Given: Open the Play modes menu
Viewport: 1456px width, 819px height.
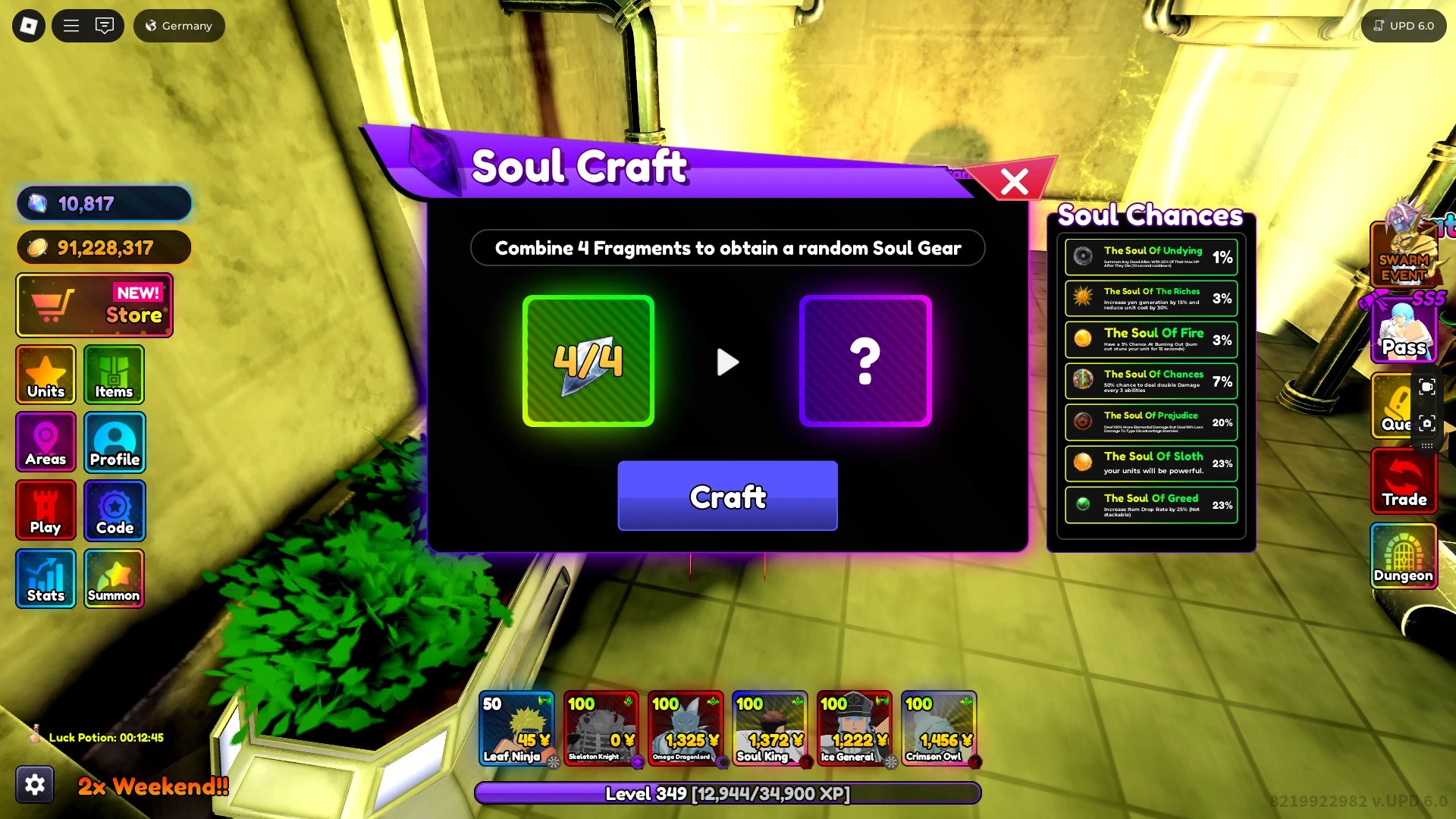Looking at the screenshot, I should tap(45, 510).
